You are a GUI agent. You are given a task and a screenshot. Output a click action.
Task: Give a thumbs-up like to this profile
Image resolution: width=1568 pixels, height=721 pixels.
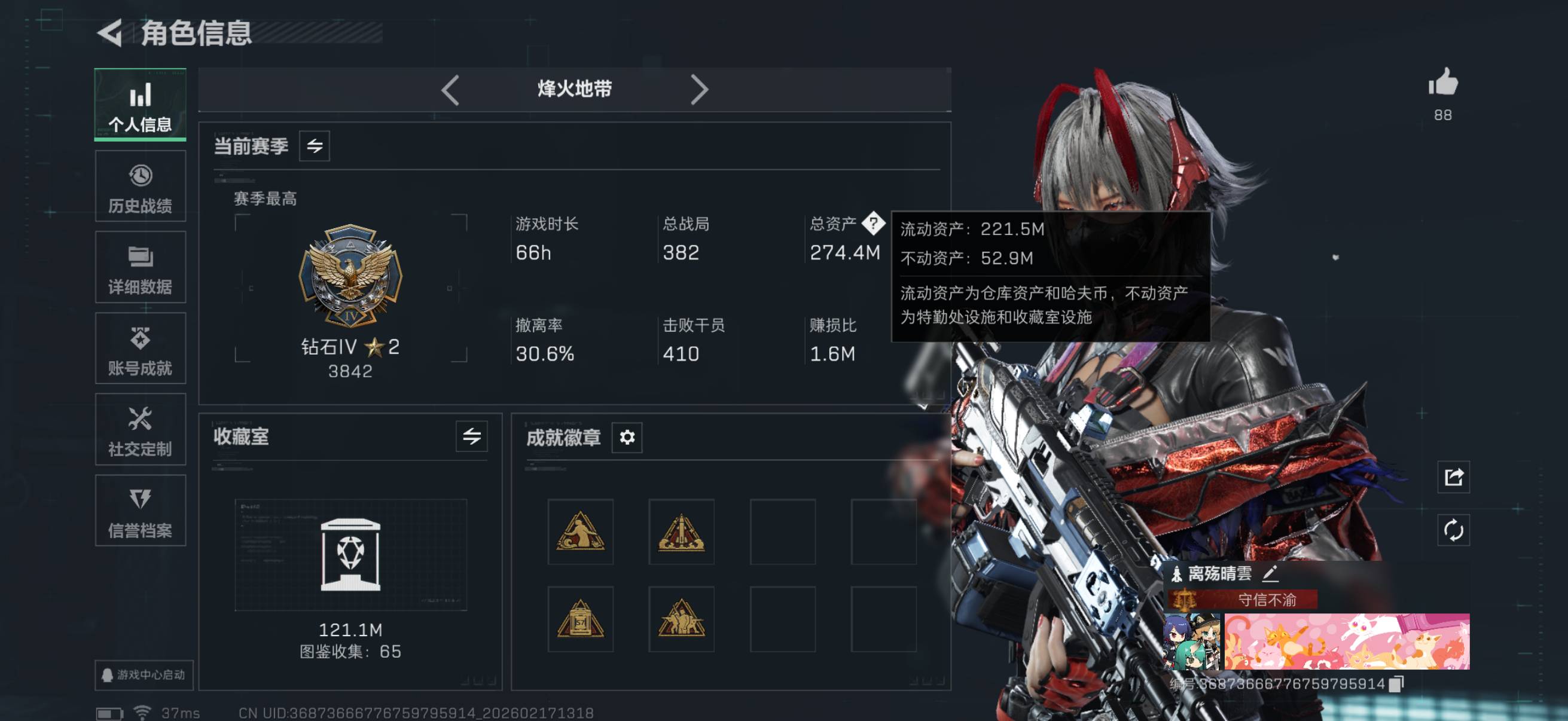(1442, 83)
